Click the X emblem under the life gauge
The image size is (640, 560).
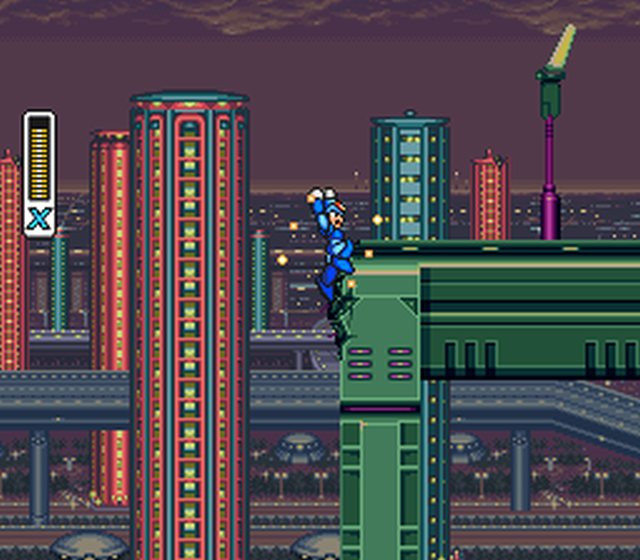[39, 219]
